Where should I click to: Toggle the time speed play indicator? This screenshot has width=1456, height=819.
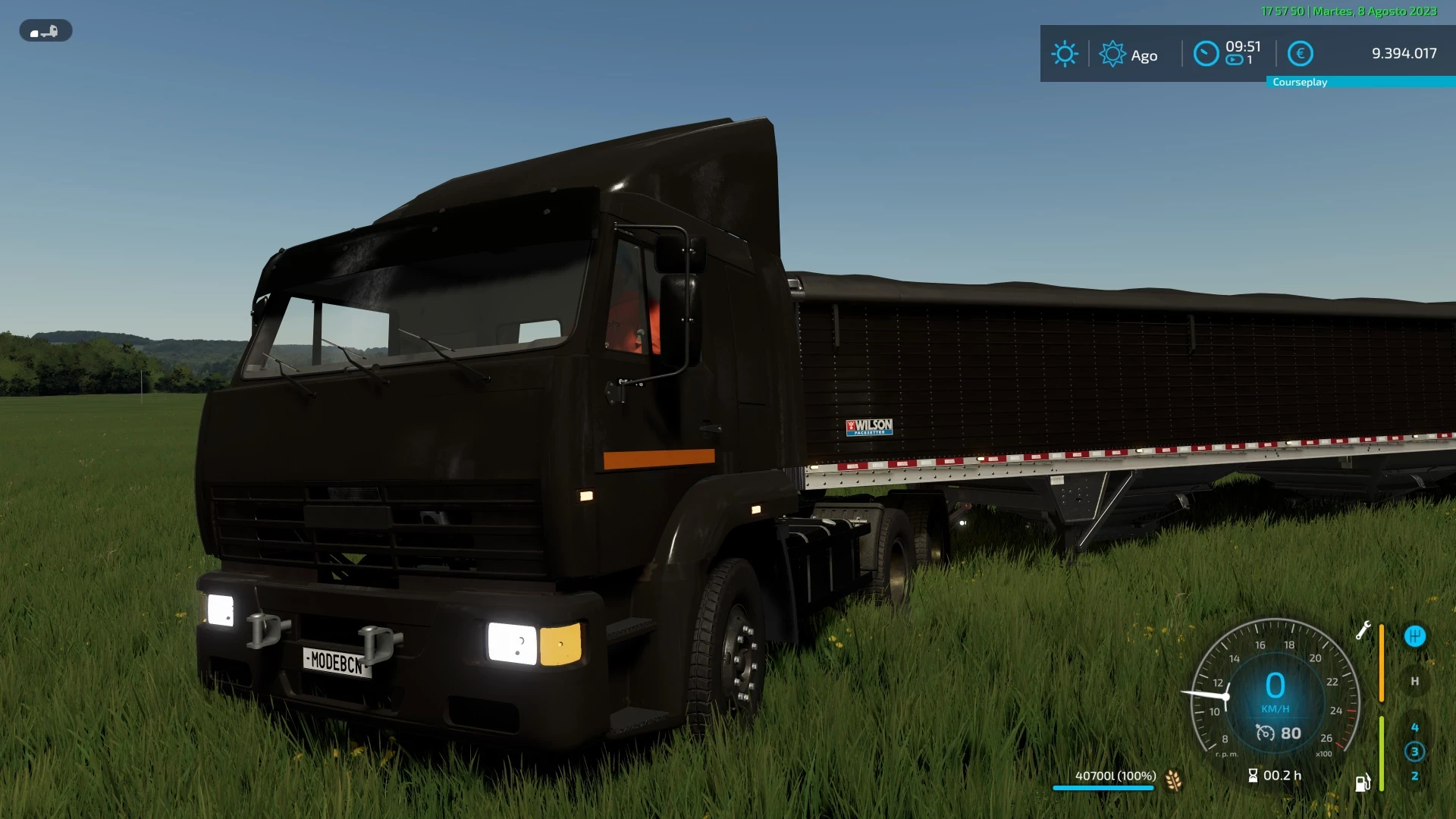click(x=1233, y=60)
